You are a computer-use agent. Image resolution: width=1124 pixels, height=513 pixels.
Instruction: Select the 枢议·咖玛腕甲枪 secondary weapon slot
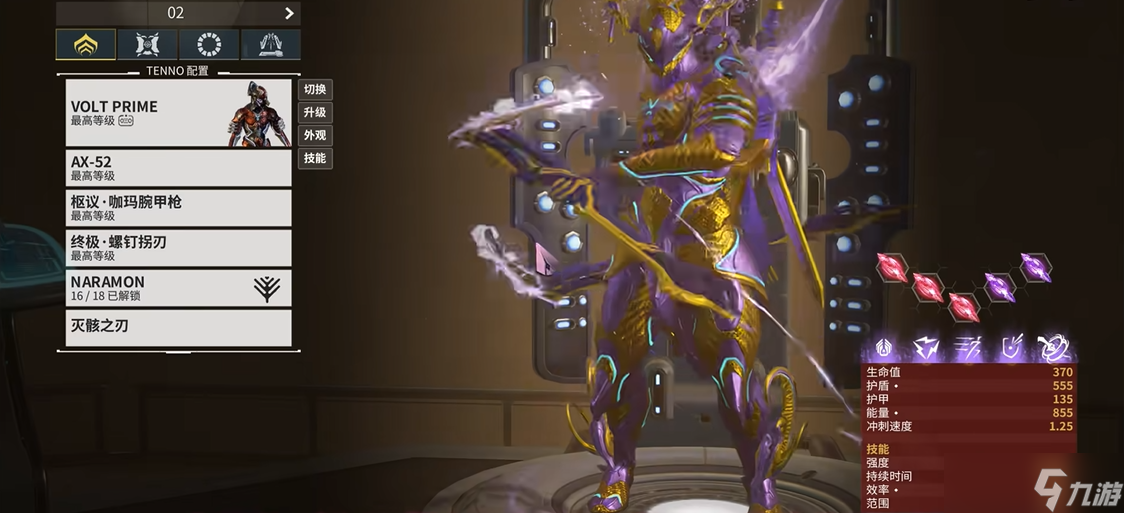coord(178,208)
